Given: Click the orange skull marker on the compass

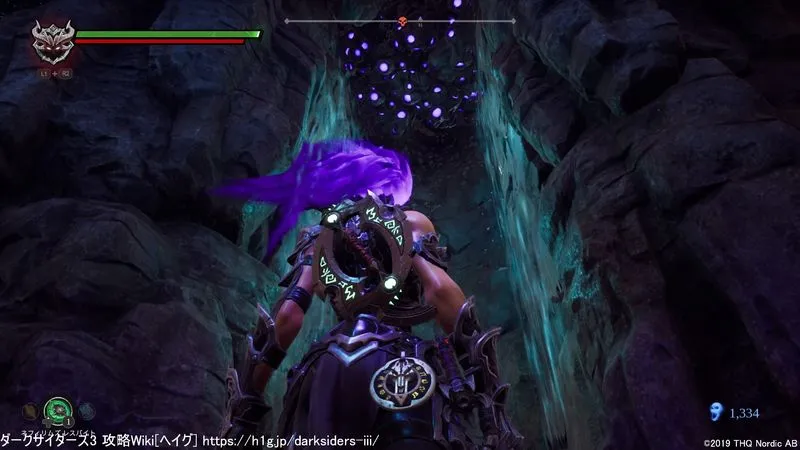Looking at the screenshot, I should pos(402,21).
